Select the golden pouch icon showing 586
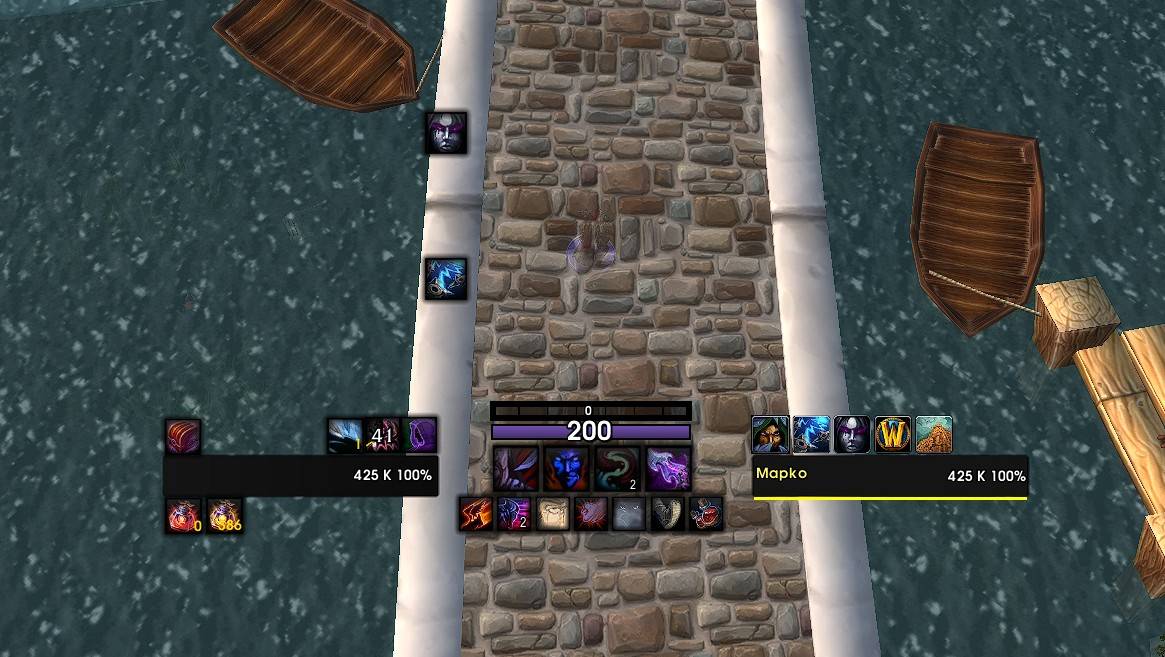This screenshot has height=657, width=1165. [225, 516]
